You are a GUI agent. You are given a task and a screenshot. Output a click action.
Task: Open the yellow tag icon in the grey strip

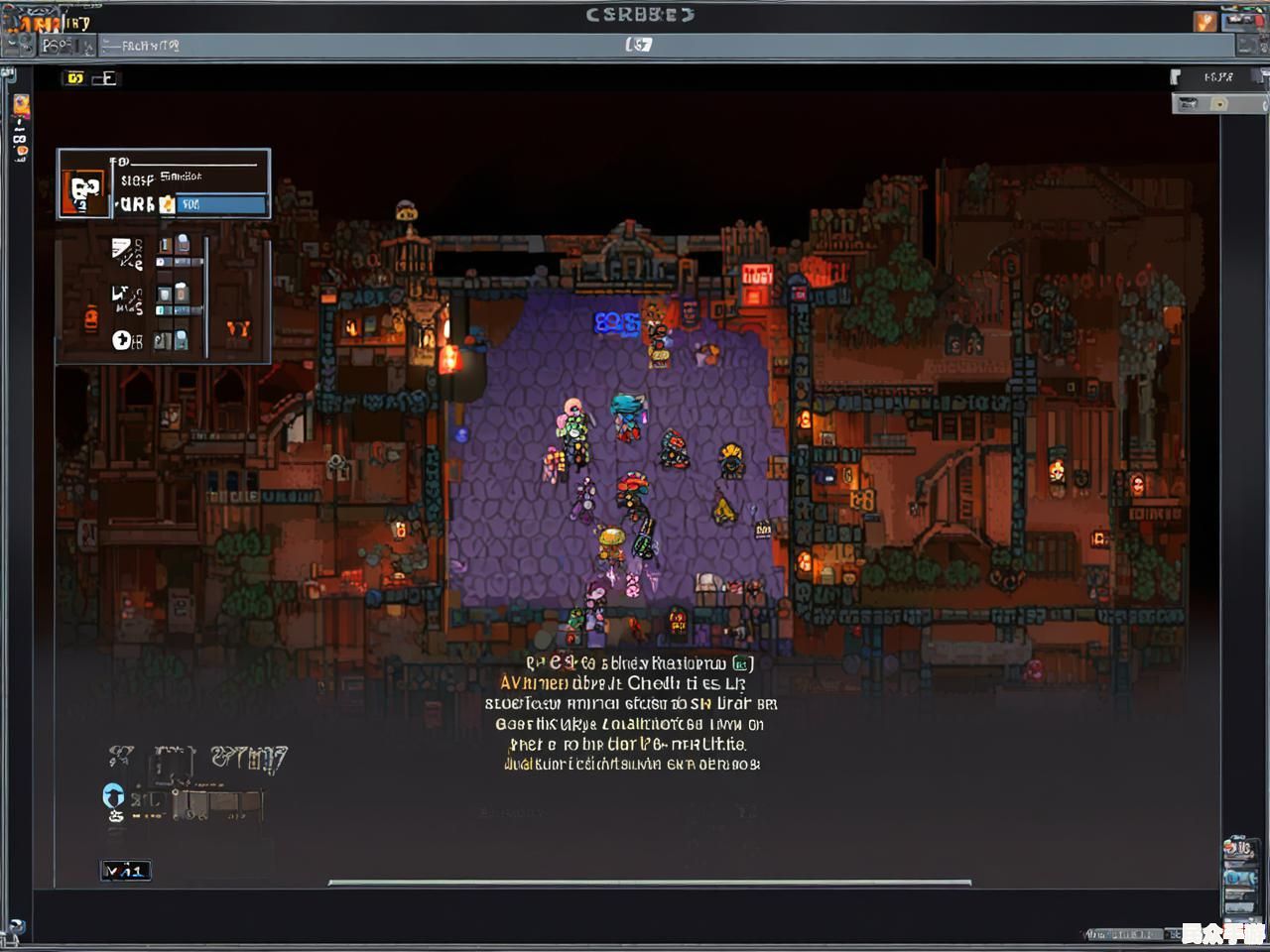1219,104
